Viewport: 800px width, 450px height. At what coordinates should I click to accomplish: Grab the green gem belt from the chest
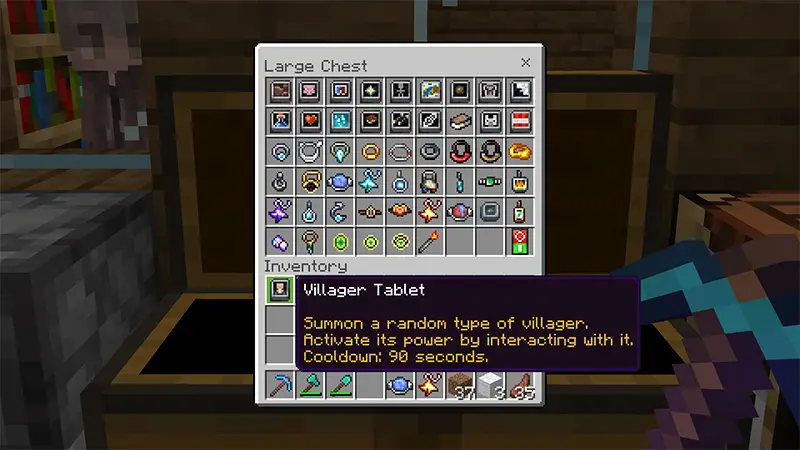[492, 182]
